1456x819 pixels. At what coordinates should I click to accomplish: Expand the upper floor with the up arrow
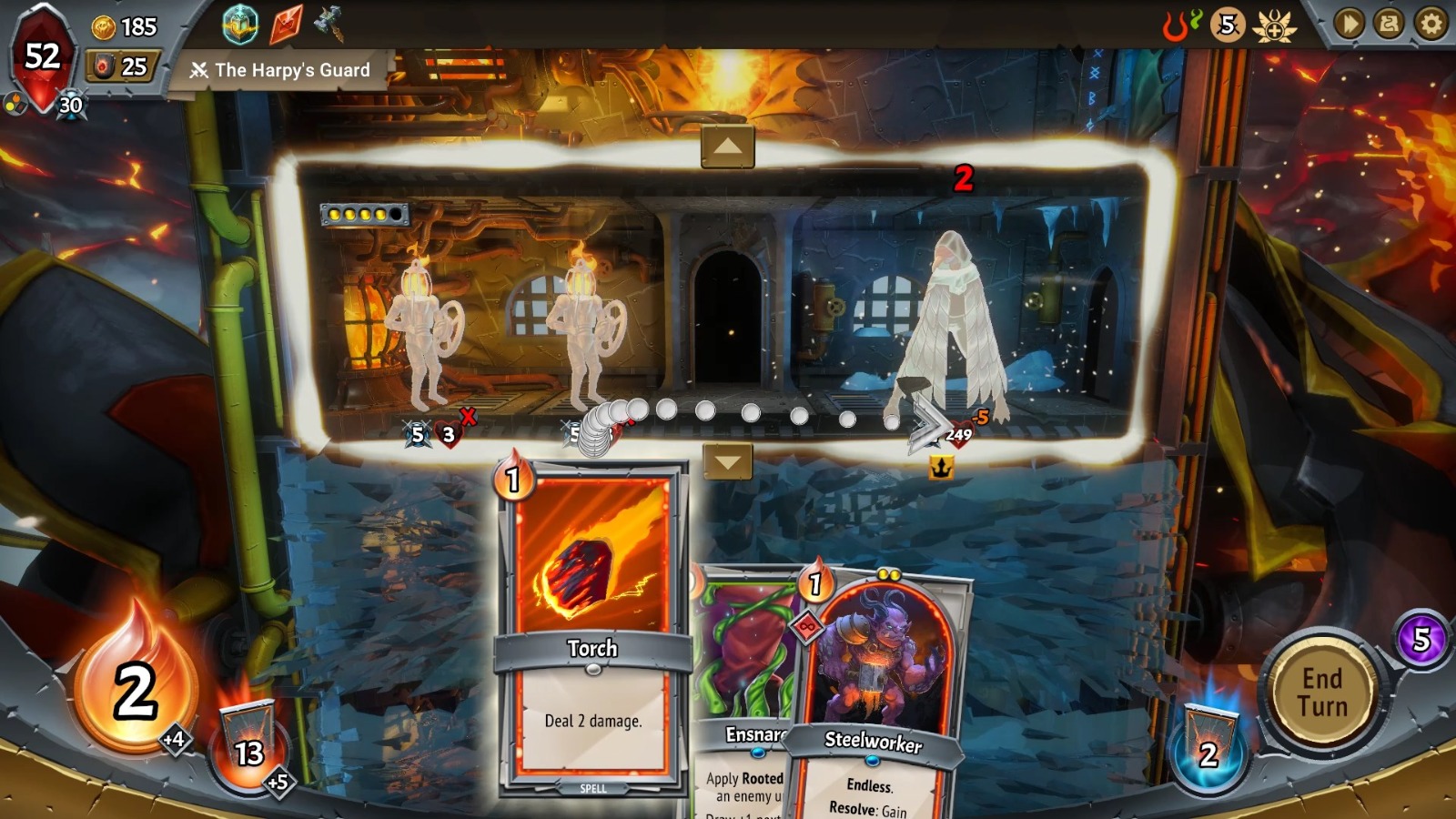coord(728,146)
